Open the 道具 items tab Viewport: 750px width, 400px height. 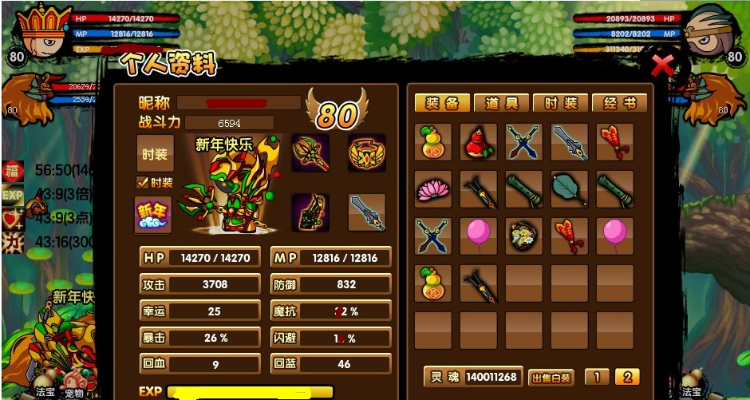[501, 103]
